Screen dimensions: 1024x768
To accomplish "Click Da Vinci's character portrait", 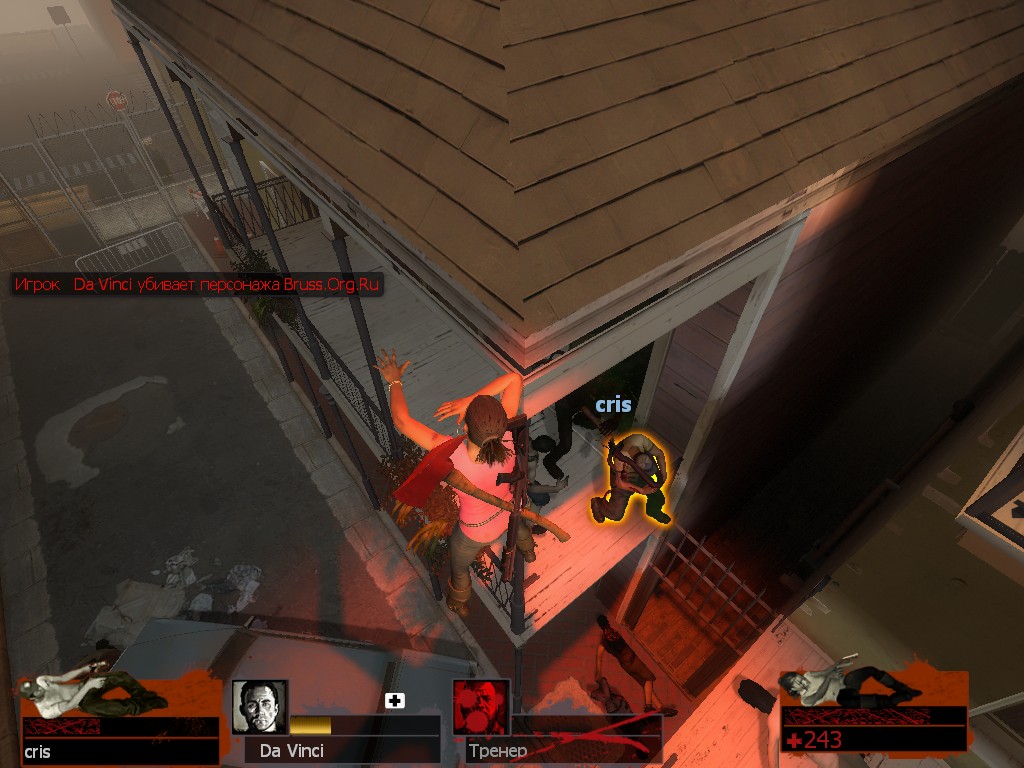I will pos(260,707).
